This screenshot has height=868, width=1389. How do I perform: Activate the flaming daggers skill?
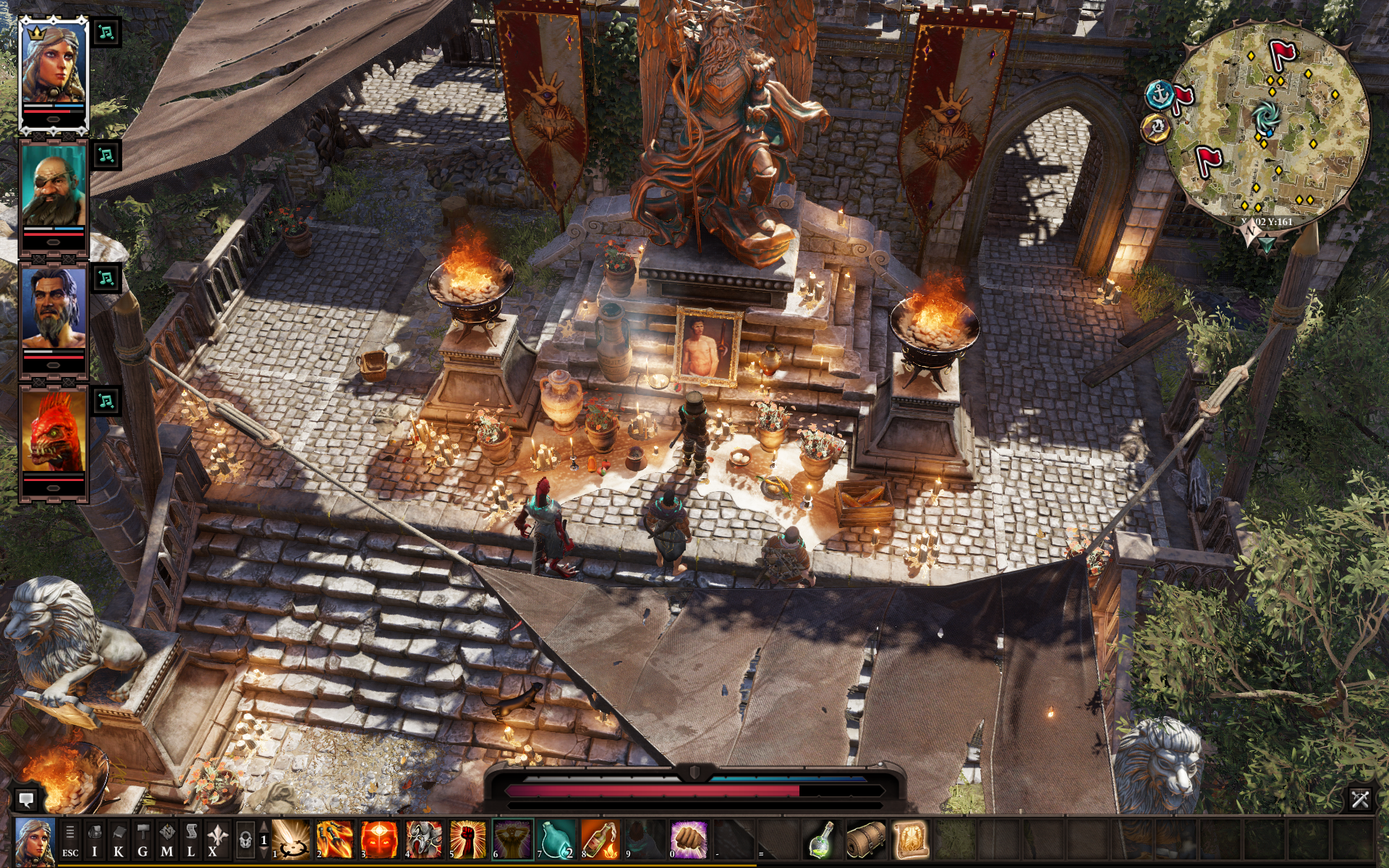tap(334, 840)
